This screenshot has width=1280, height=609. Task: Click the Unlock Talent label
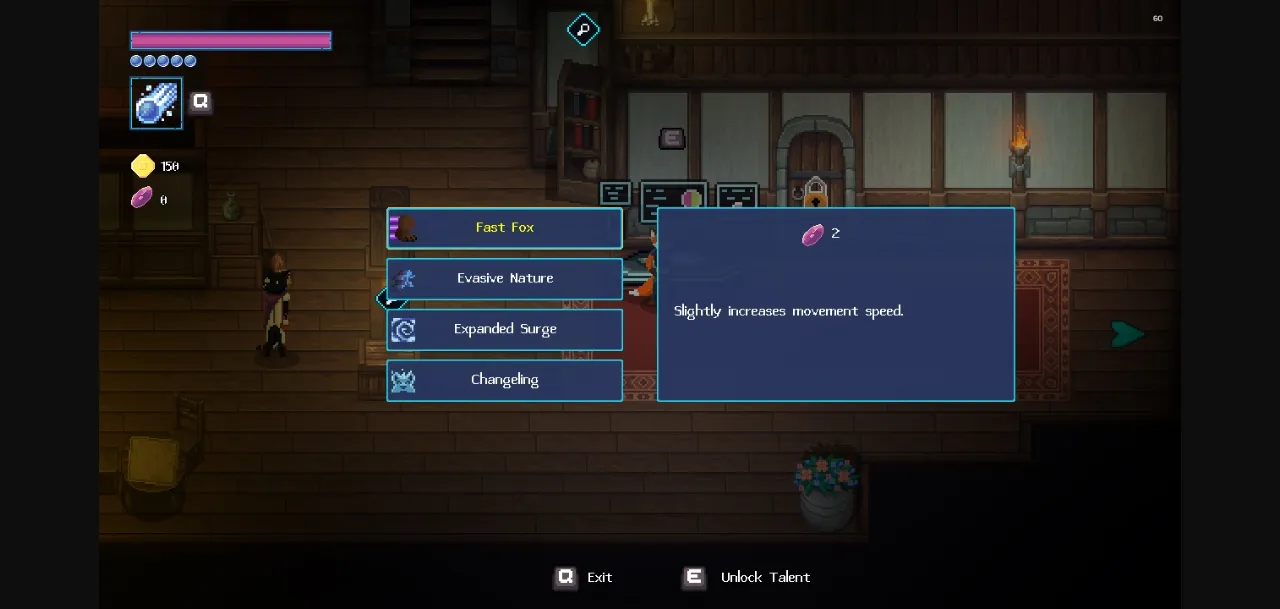tap(765, 577)
